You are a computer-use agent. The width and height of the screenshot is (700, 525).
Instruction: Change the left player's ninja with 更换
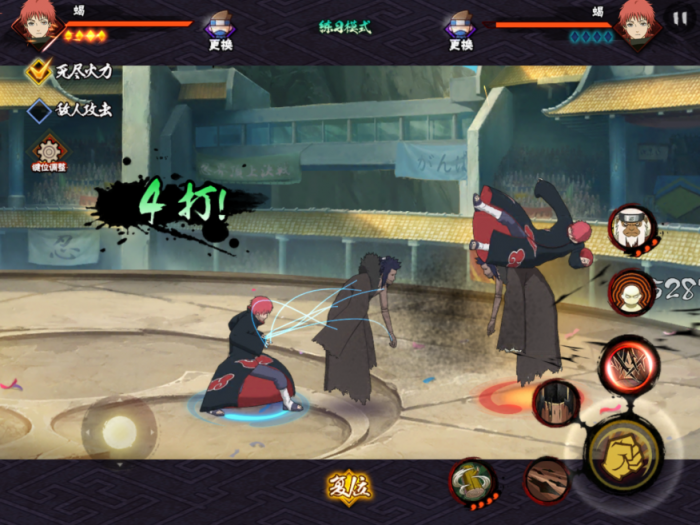click(220, 30)
